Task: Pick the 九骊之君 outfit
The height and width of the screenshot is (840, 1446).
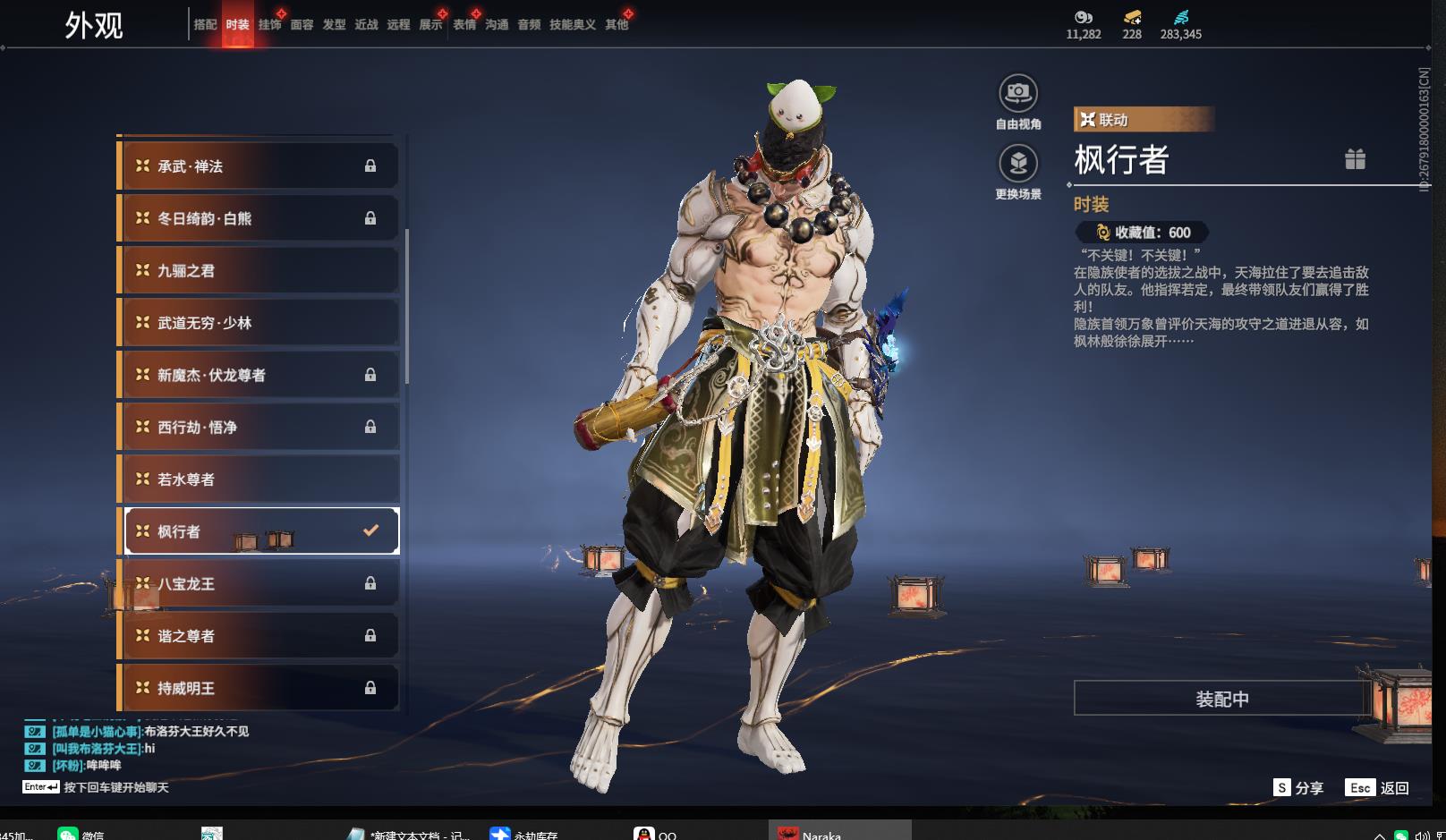Action: coord(259,271)
